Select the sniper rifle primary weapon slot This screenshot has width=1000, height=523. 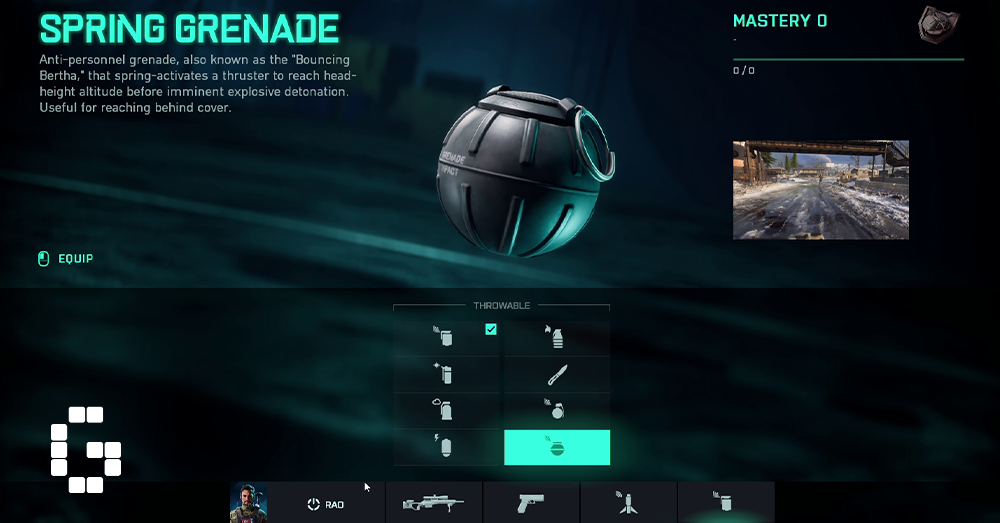433,503
